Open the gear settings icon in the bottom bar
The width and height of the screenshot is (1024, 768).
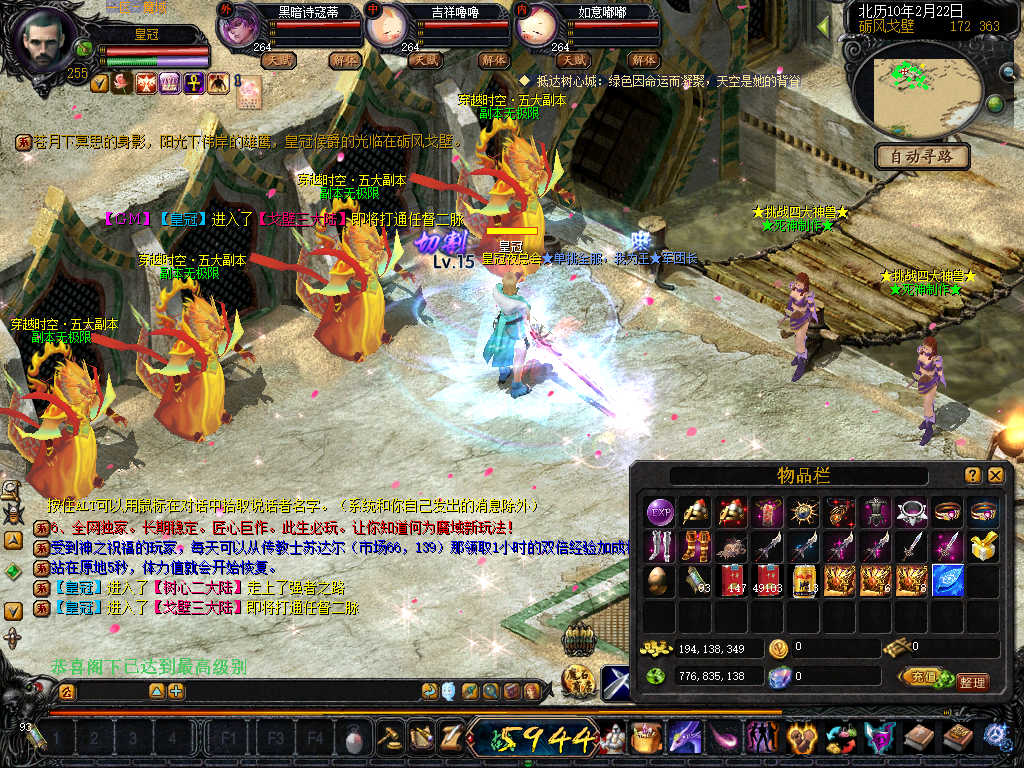[x=997, y=737]
